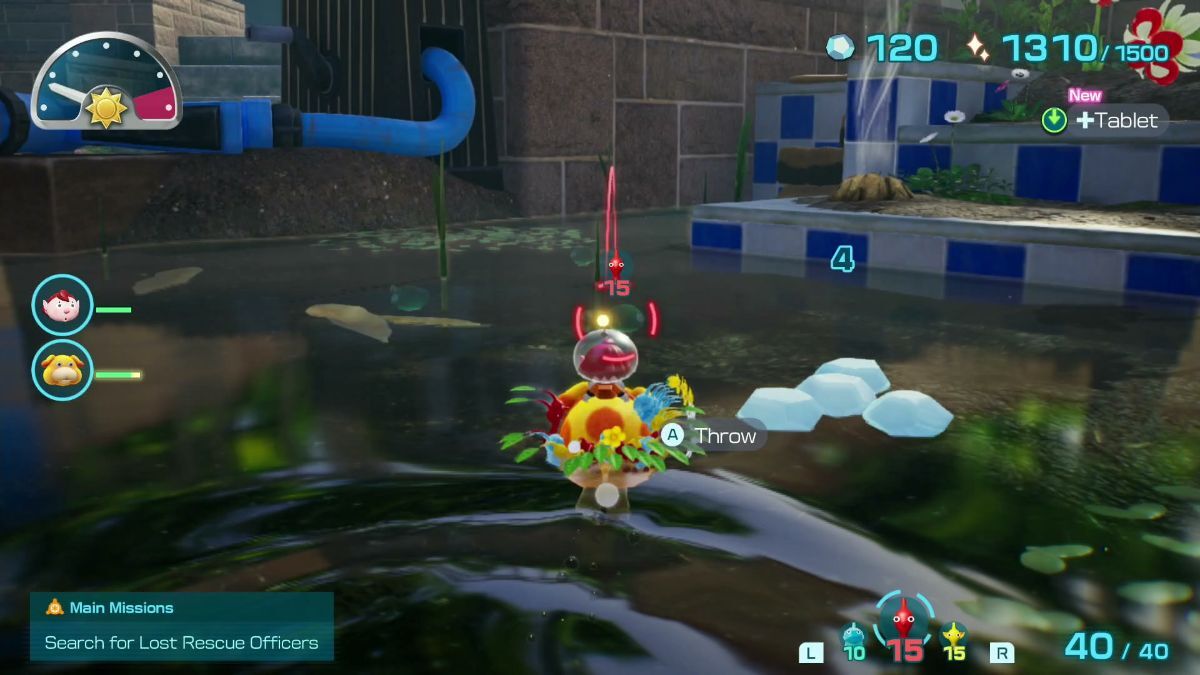The image size is (1200, 675).
Task: Switch to the yellow Pikmin type
Action: pyautogui.click(x=954, y=636)
